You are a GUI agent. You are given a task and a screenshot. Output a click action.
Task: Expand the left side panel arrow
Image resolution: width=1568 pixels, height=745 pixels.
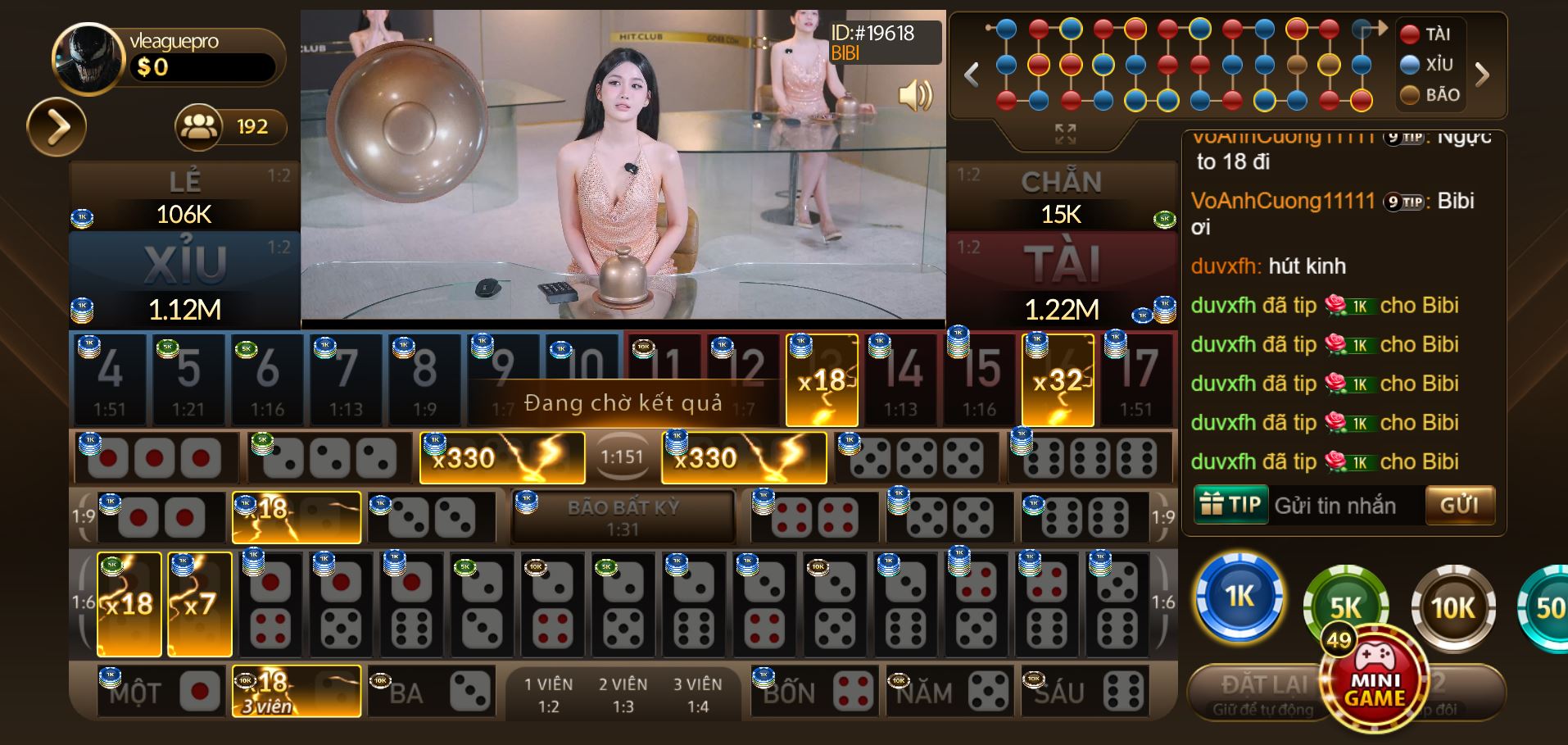pos(57,127)
